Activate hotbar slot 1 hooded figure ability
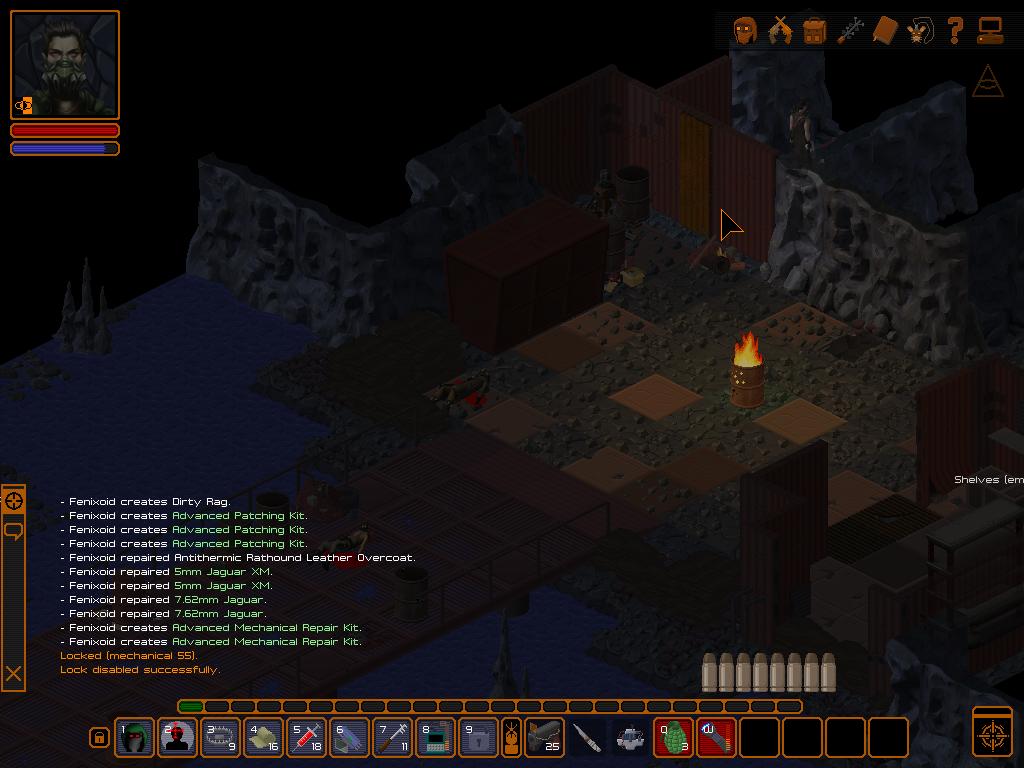The height and width of the screenshot is (768, 1024). tap(134, 738)
